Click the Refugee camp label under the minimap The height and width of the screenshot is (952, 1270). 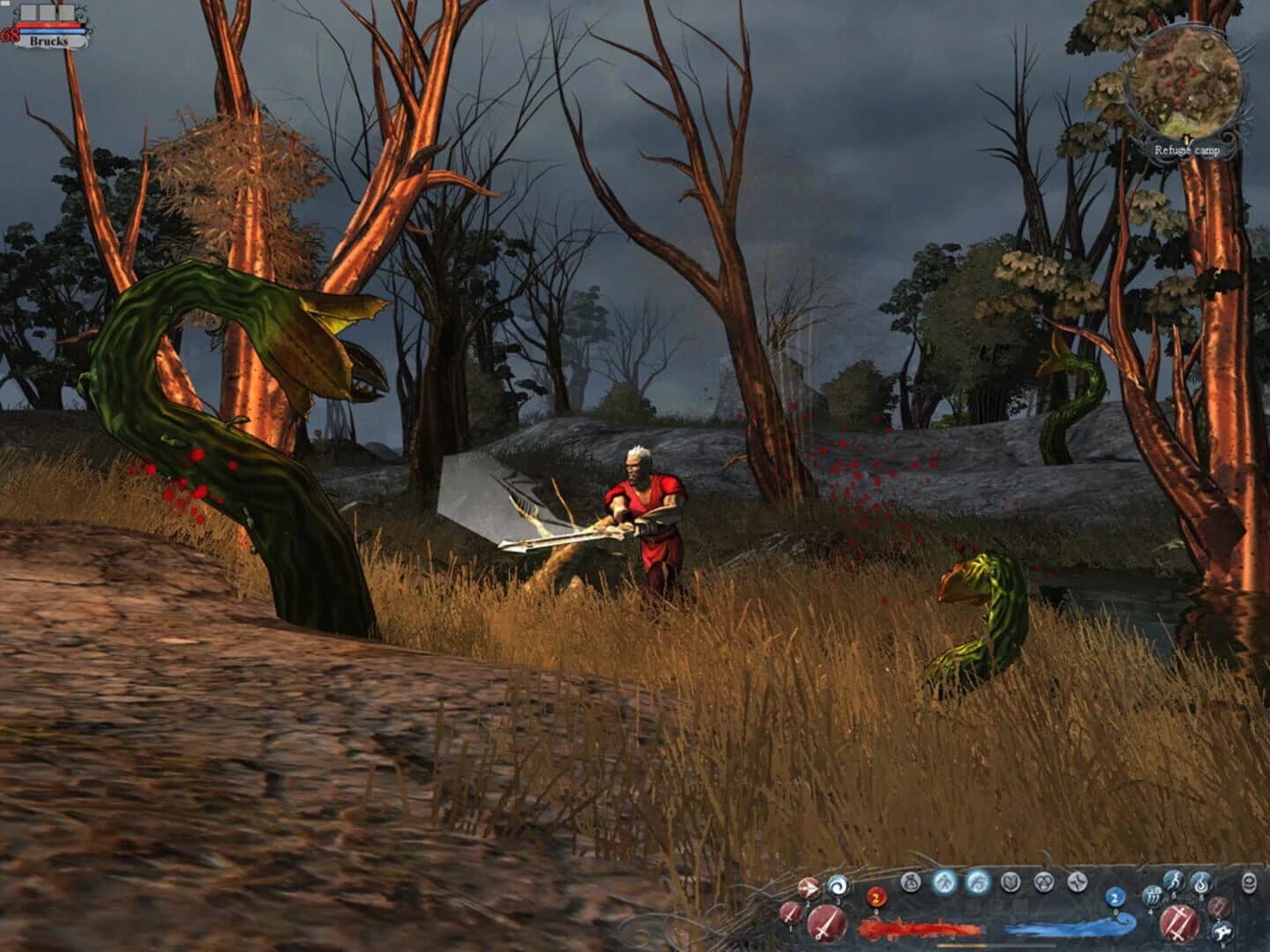pos(1188,150)
